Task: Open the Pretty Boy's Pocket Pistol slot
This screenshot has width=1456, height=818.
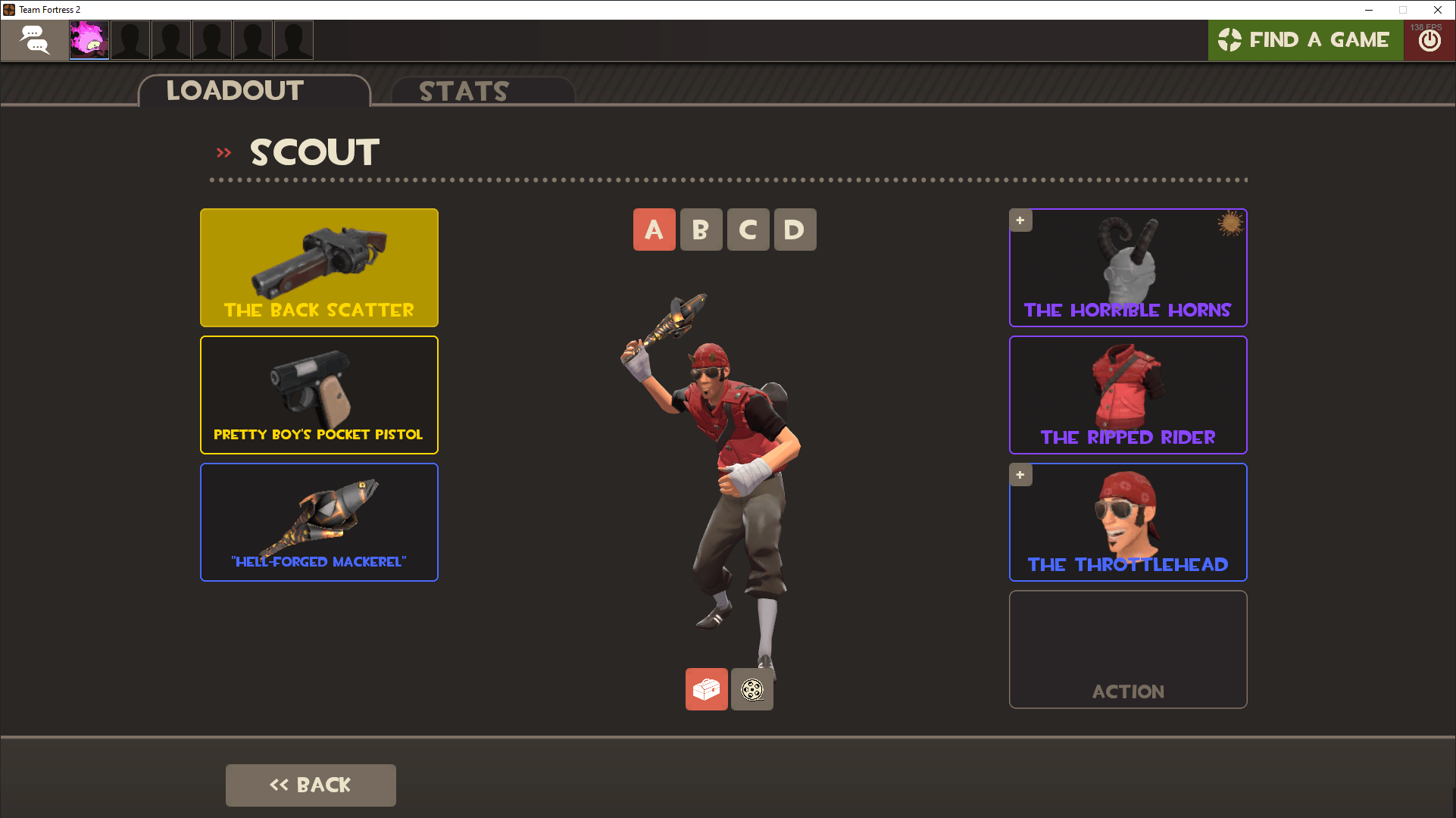Action: pos(318,395)
